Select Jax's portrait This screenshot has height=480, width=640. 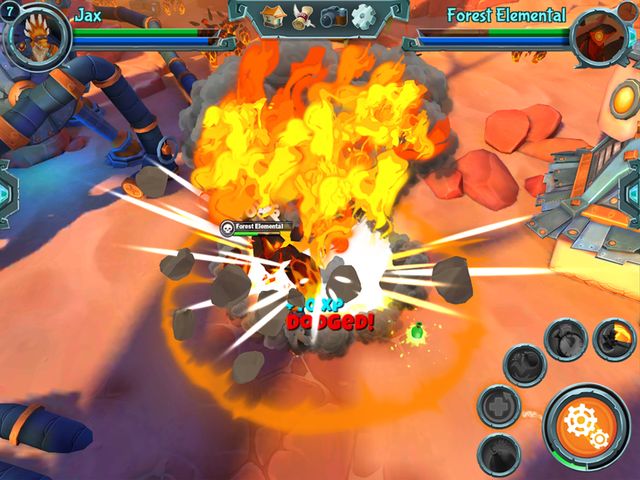[x=38, y=34]
